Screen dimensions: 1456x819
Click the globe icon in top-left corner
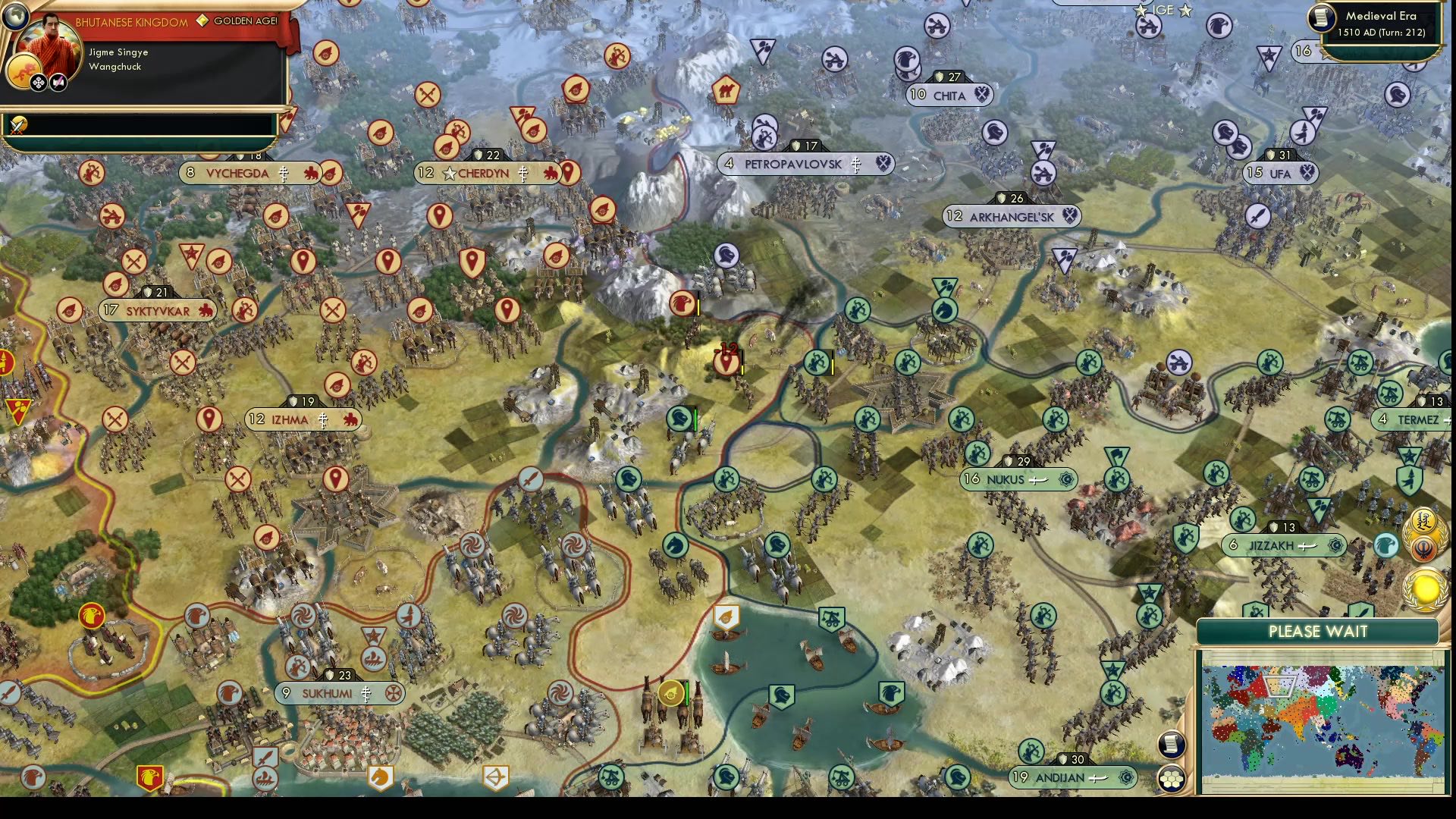[x=15, y=17]
